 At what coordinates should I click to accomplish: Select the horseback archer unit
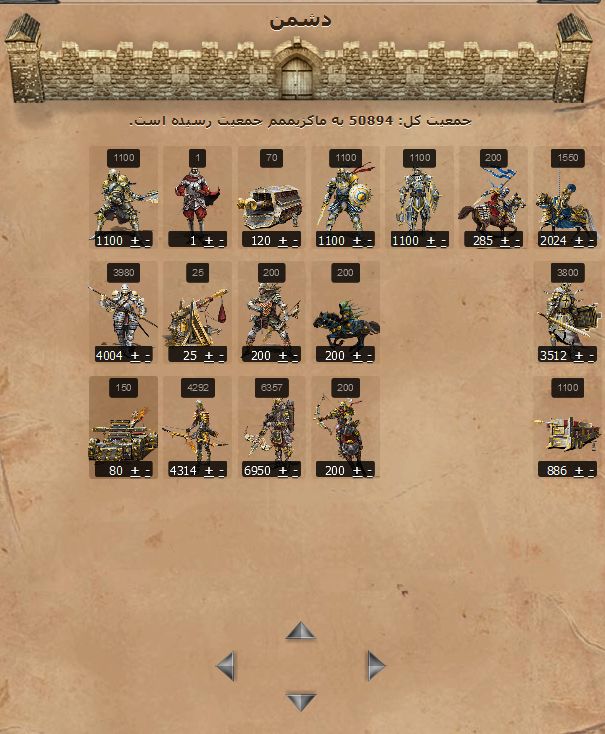(x=345, y=430)
